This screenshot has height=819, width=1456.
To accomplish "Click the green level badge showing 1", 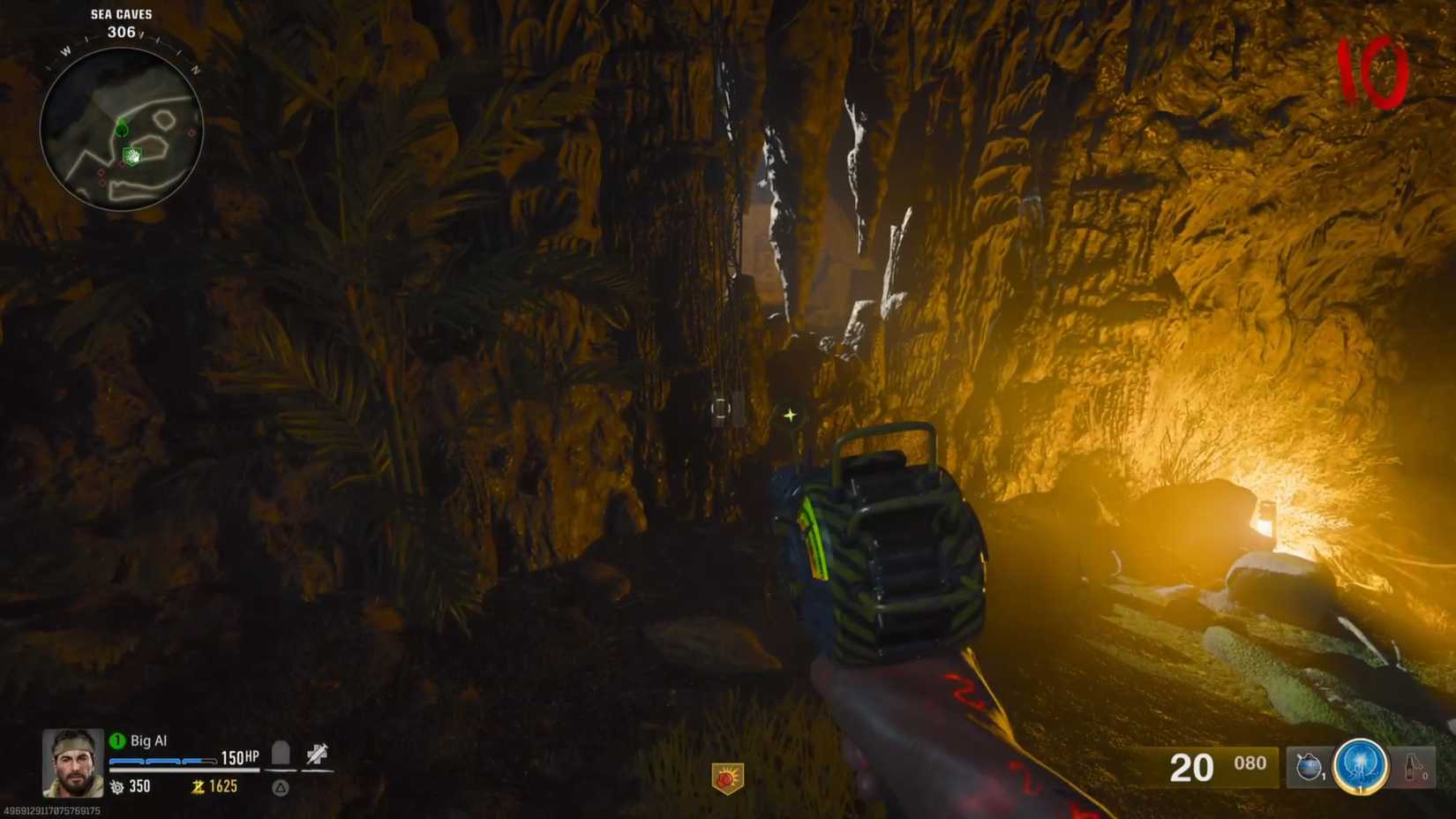I will [117, 740].
